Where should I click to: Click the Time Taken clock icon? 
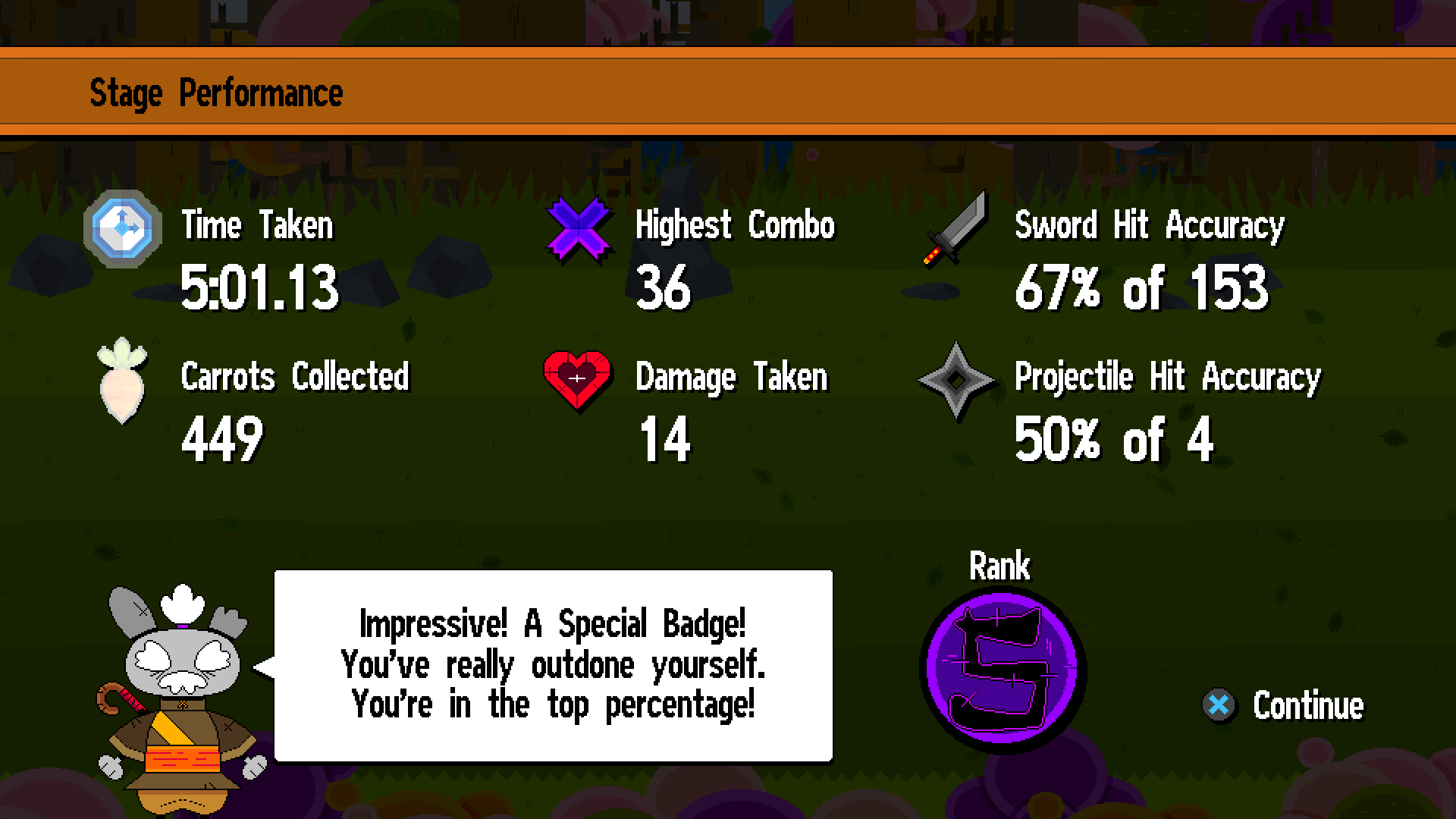(x=121, y=228)
